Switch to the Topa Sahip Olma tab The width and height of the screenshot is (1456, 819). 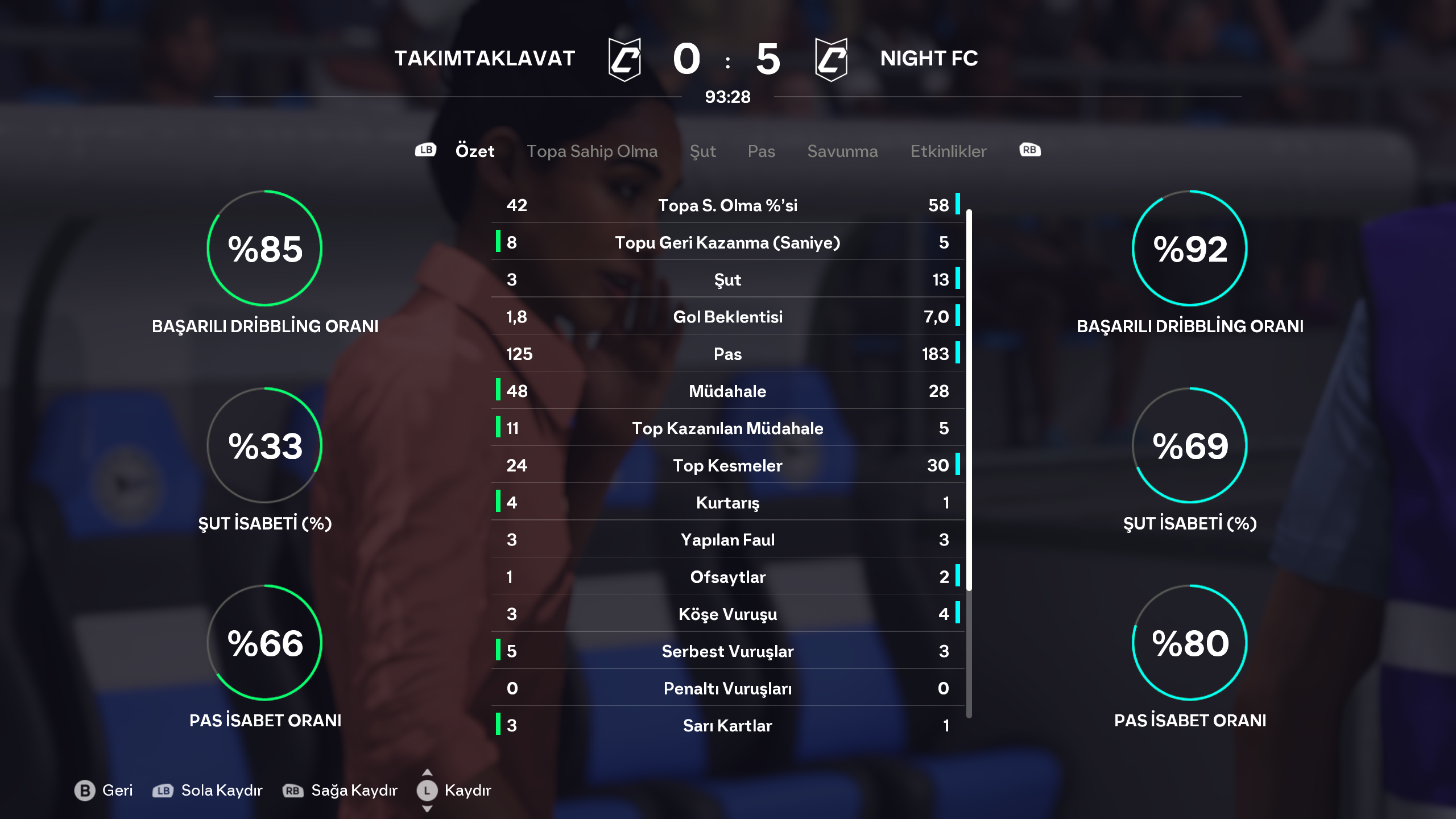(591, 151)
